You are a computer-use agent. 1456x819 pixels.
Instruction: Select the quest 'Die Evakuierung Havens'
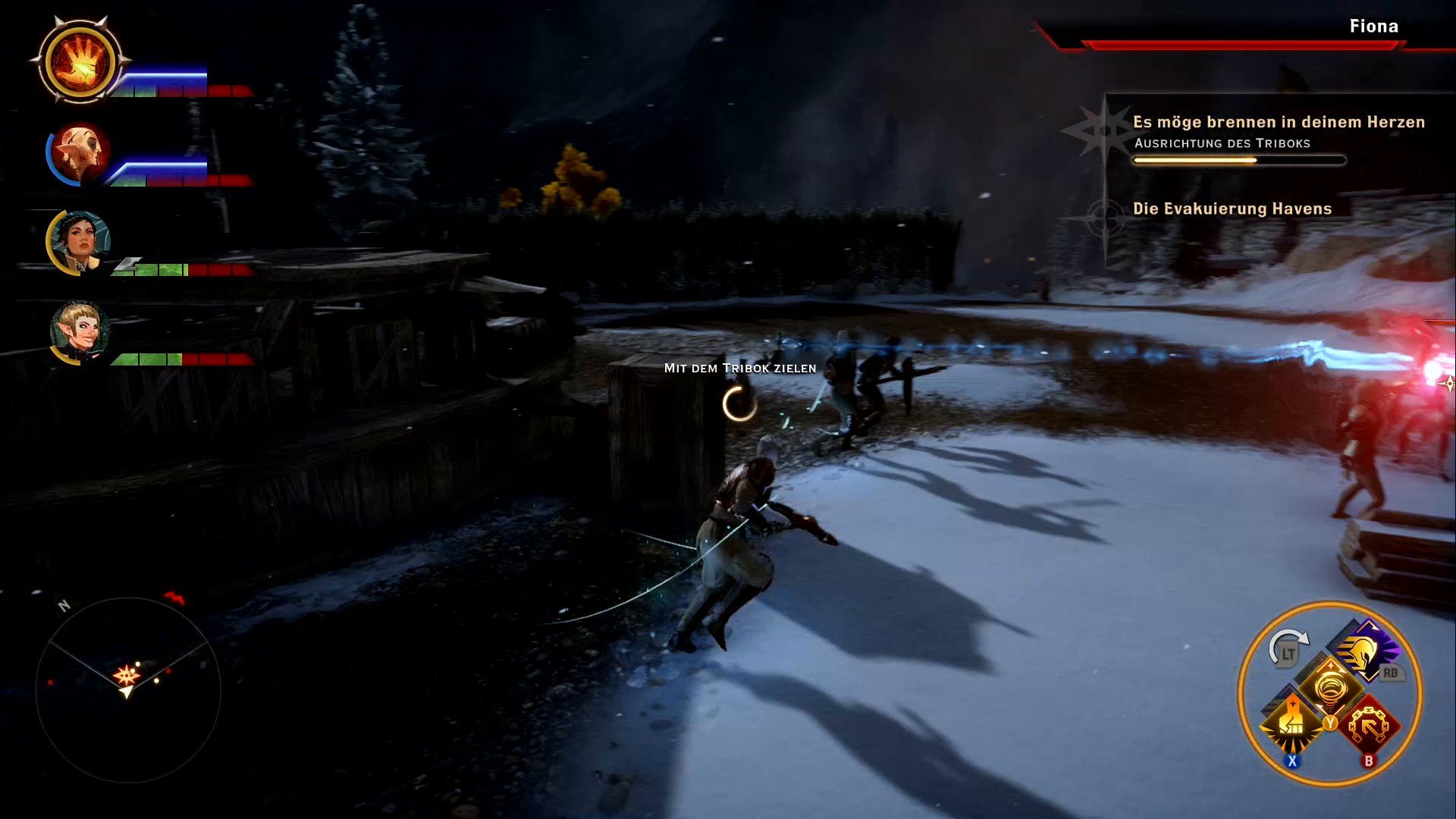pyautogui.click(x=1232, y=209)
